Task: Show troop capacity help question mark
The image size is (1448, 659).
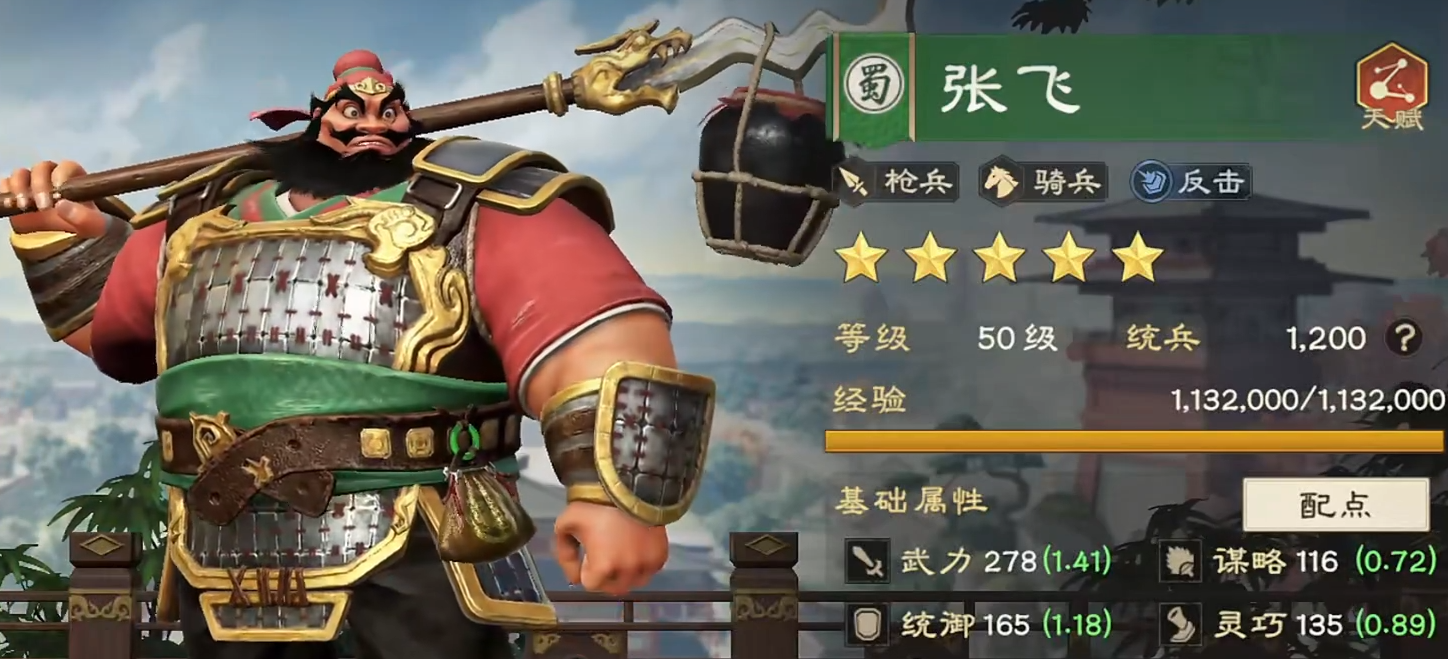Action: point(1403,339)
